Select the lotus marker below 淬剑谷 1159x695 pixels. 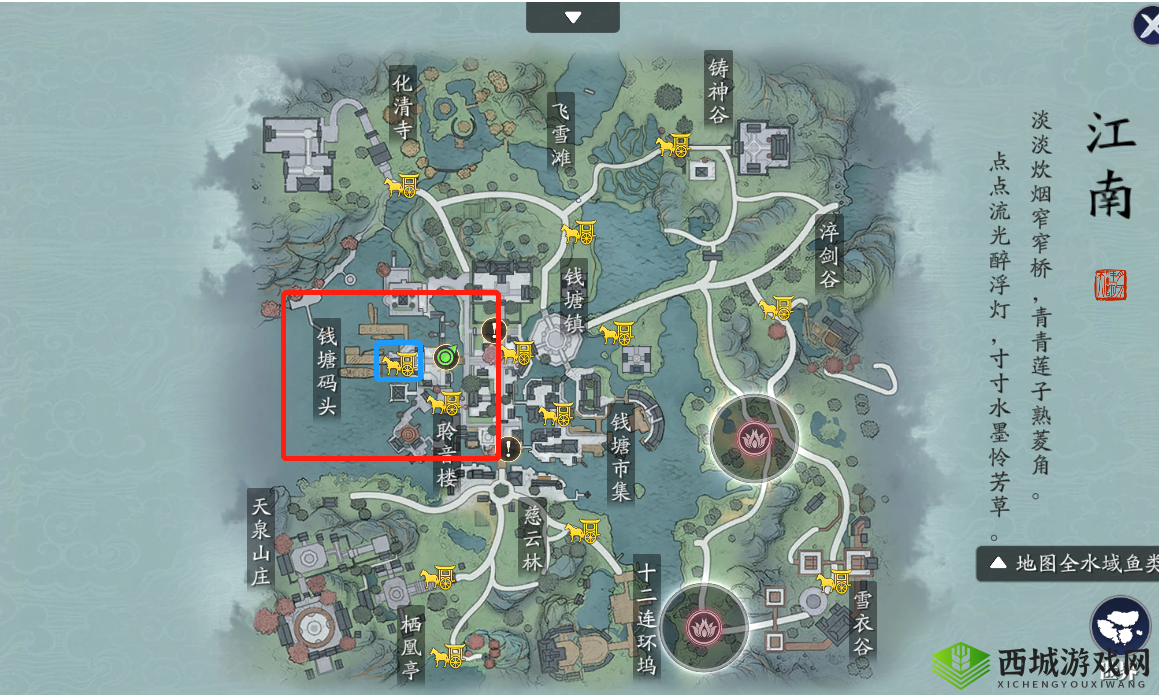(x=754, y=437)
